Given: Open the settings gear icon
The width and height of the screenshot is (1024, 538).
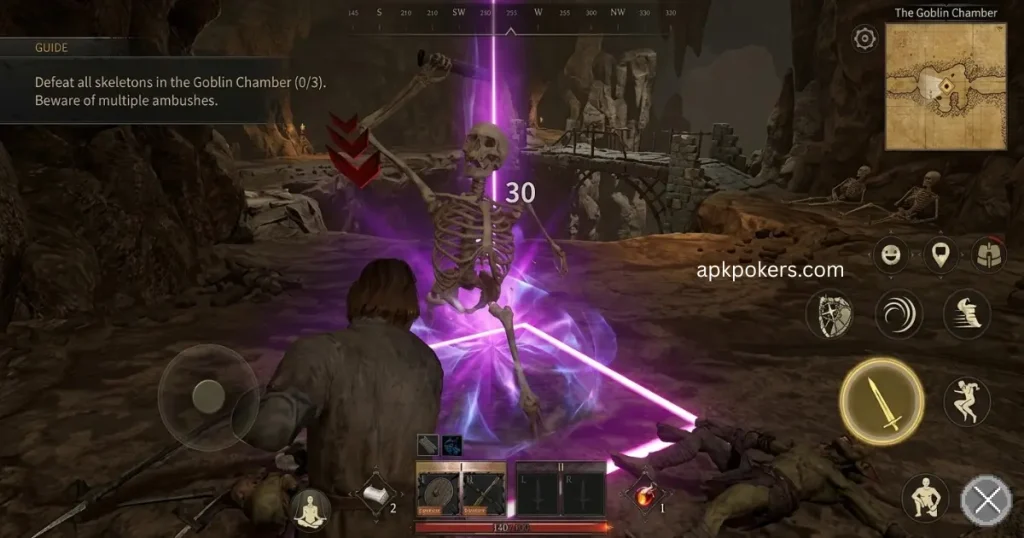Looking at the screenshot, I should 864,39.
